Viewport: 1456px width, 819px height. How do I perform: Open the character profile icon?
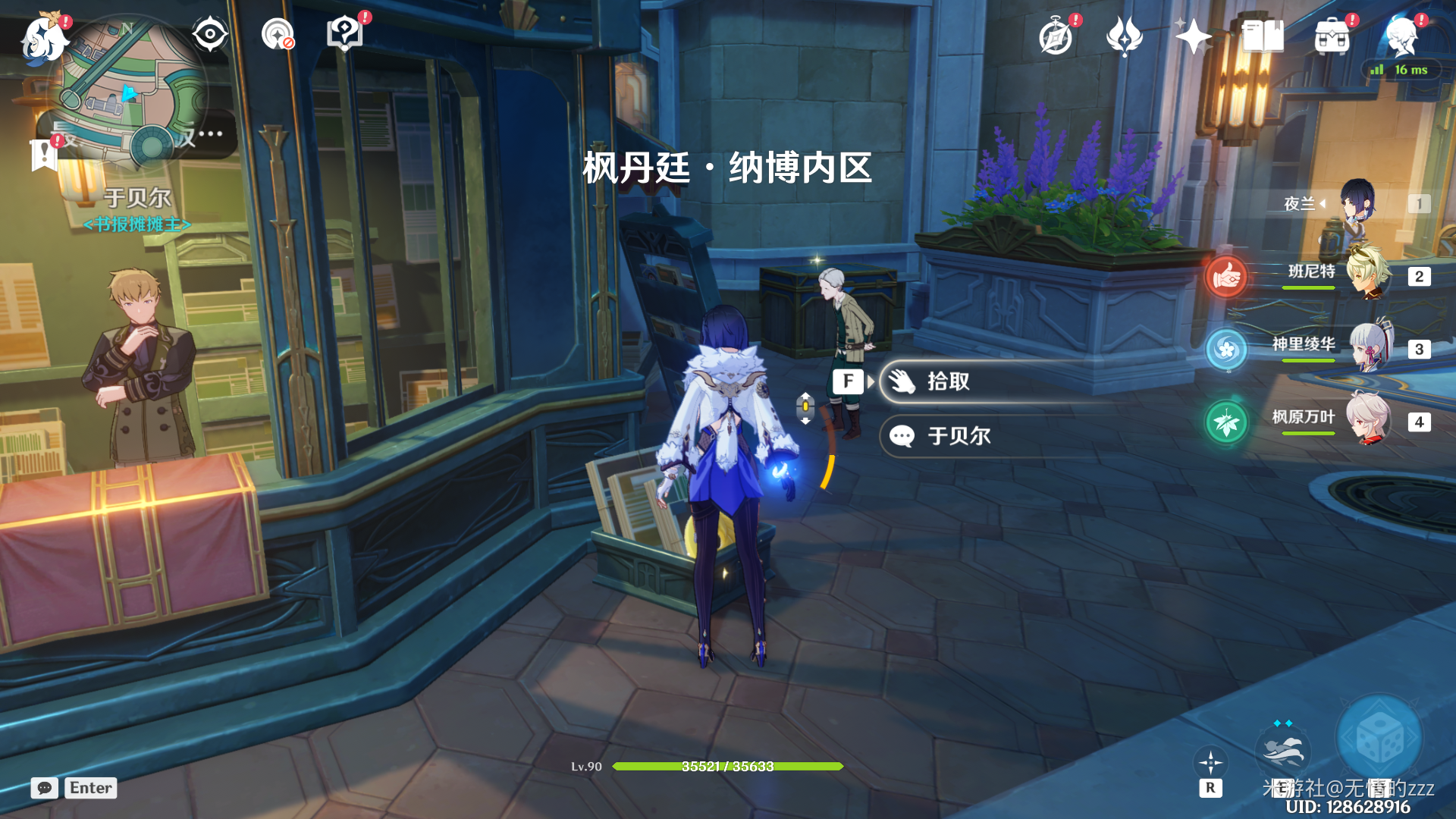pos(1401,36)
